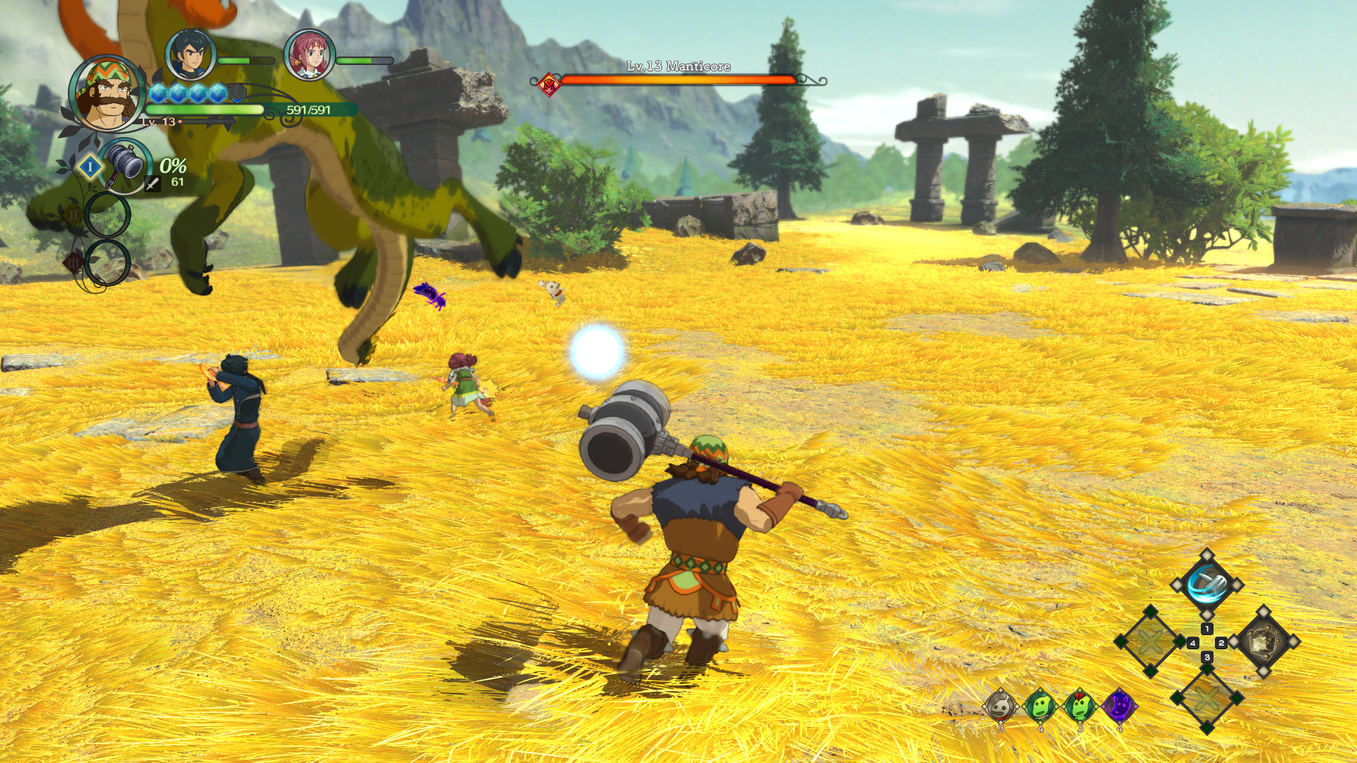Switch to the red-haired girl portrait

coord(309,54)
